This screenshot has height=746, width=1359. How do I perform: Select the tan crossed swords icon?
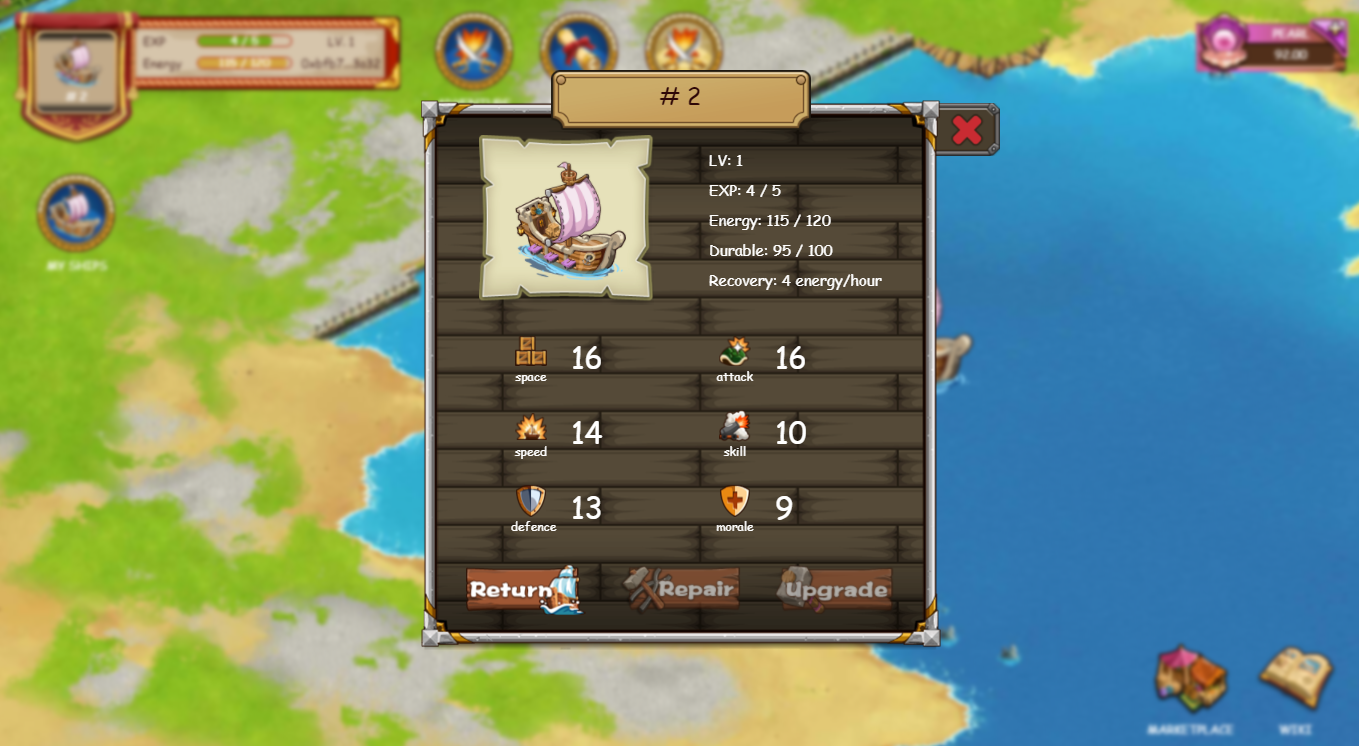684,48
